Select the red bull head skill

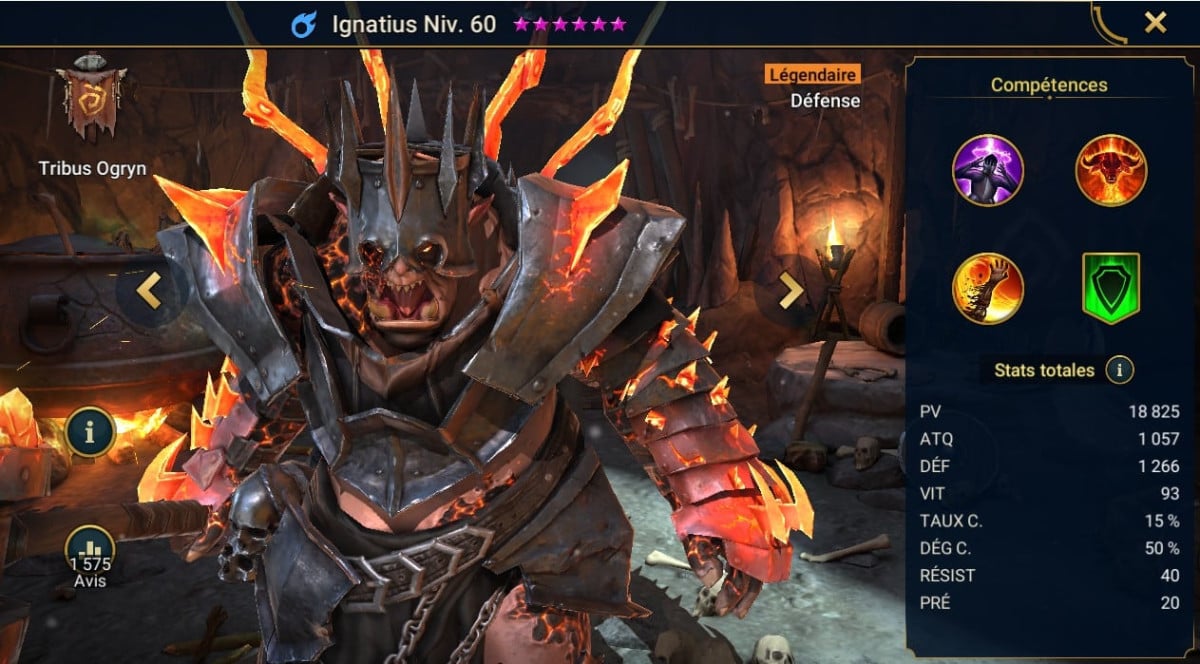(x=1110, y=170)
